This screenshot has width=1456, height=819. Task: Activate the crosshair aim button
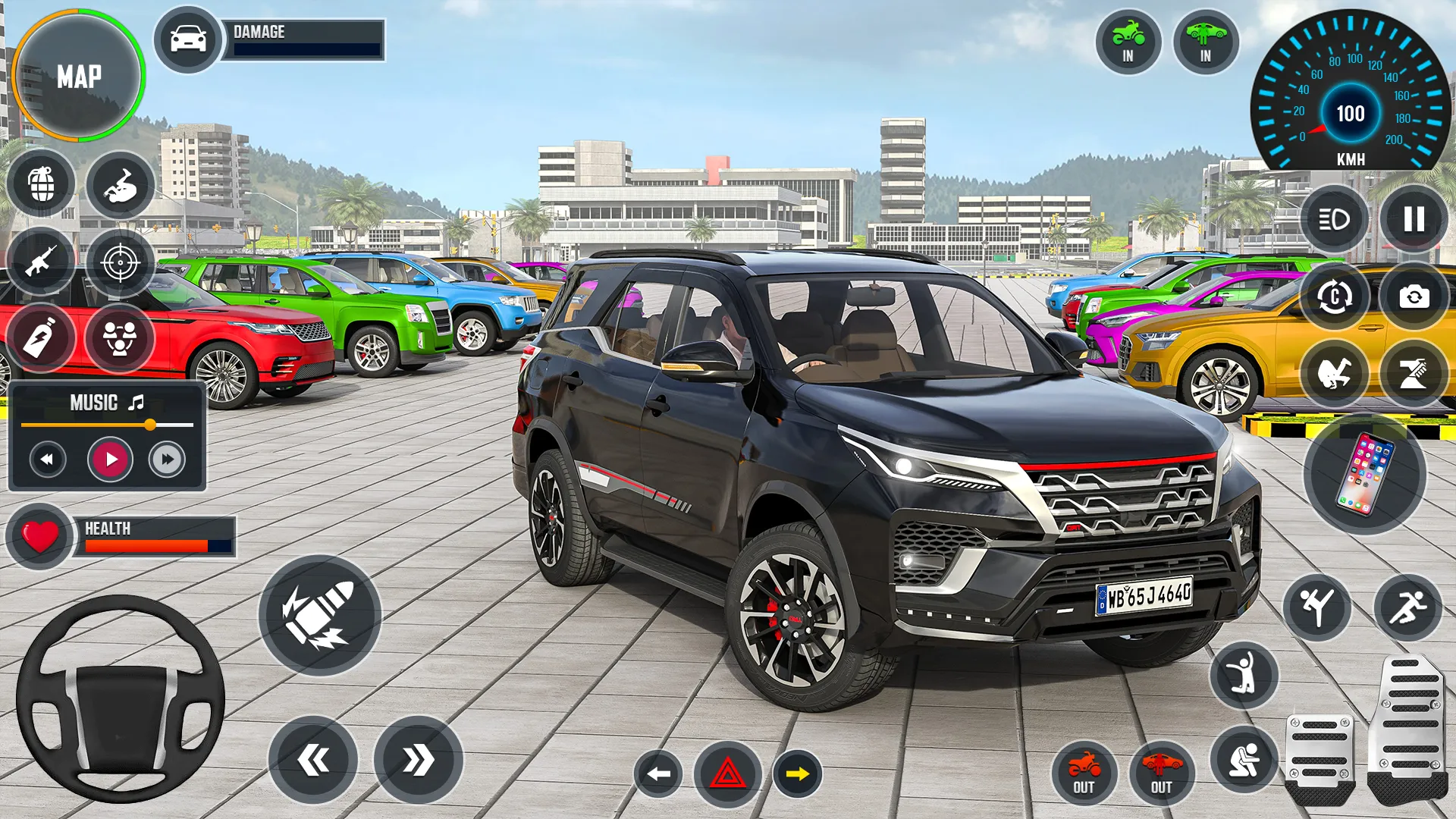tap(120, 263)
